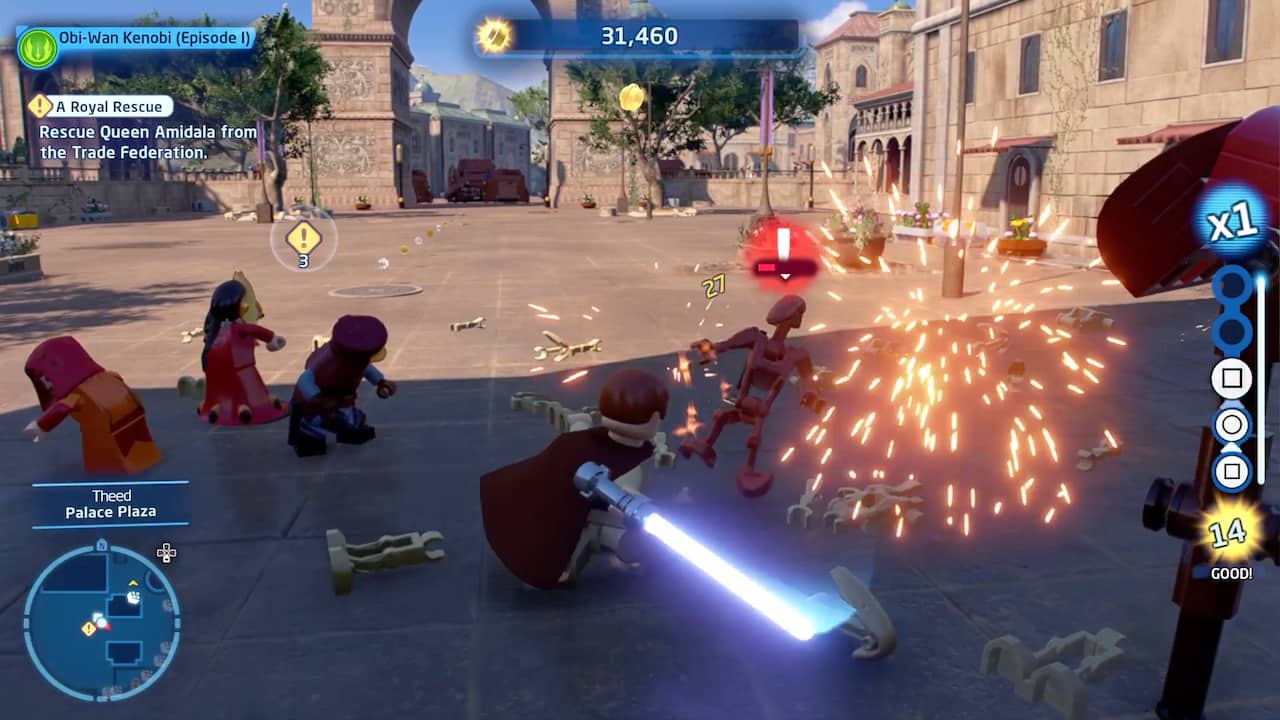Expand the yellow exclamation marker showing 3
1280x720 pixels.
pyautogui.click(x=302, y=240)
